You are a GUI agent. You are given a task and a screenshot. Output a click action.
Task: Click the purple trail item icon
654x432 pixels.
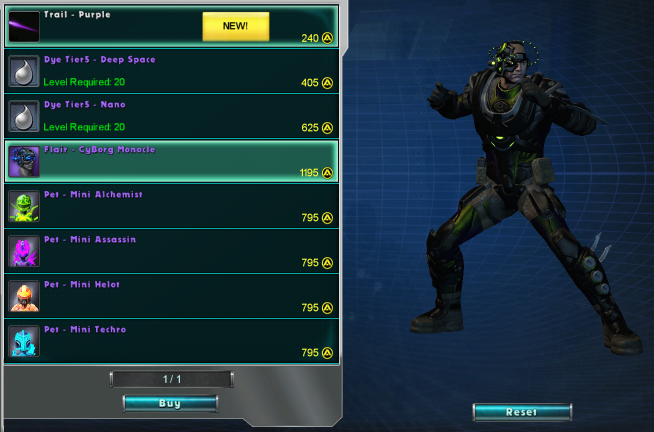coord(23,27)
